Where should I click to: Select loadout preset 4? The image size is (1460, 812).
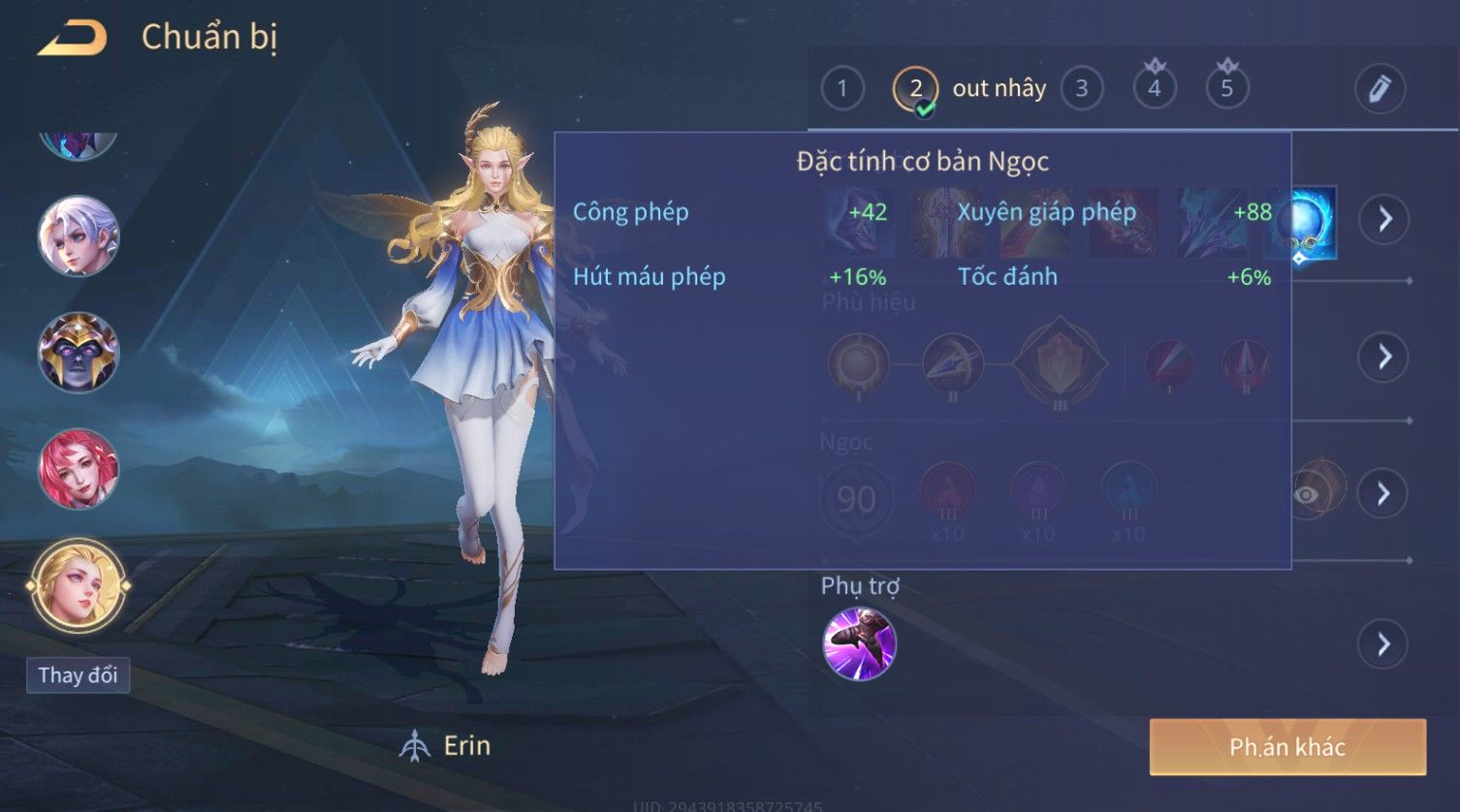click(x=1154, y=89)
